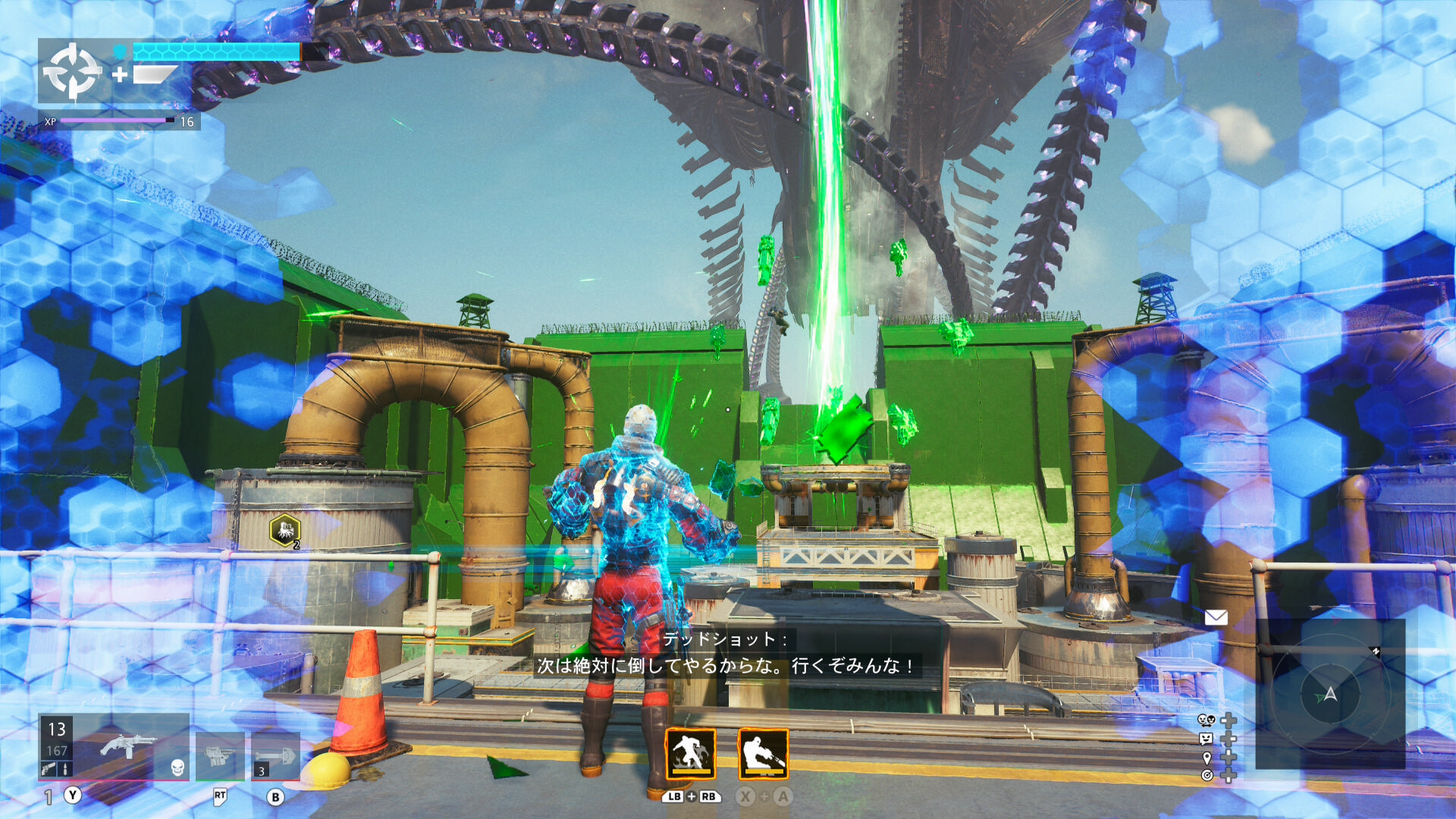Open the white envelope mail notification
The width and height of the screenshot is (1456, 819).
coord(1216,617)
